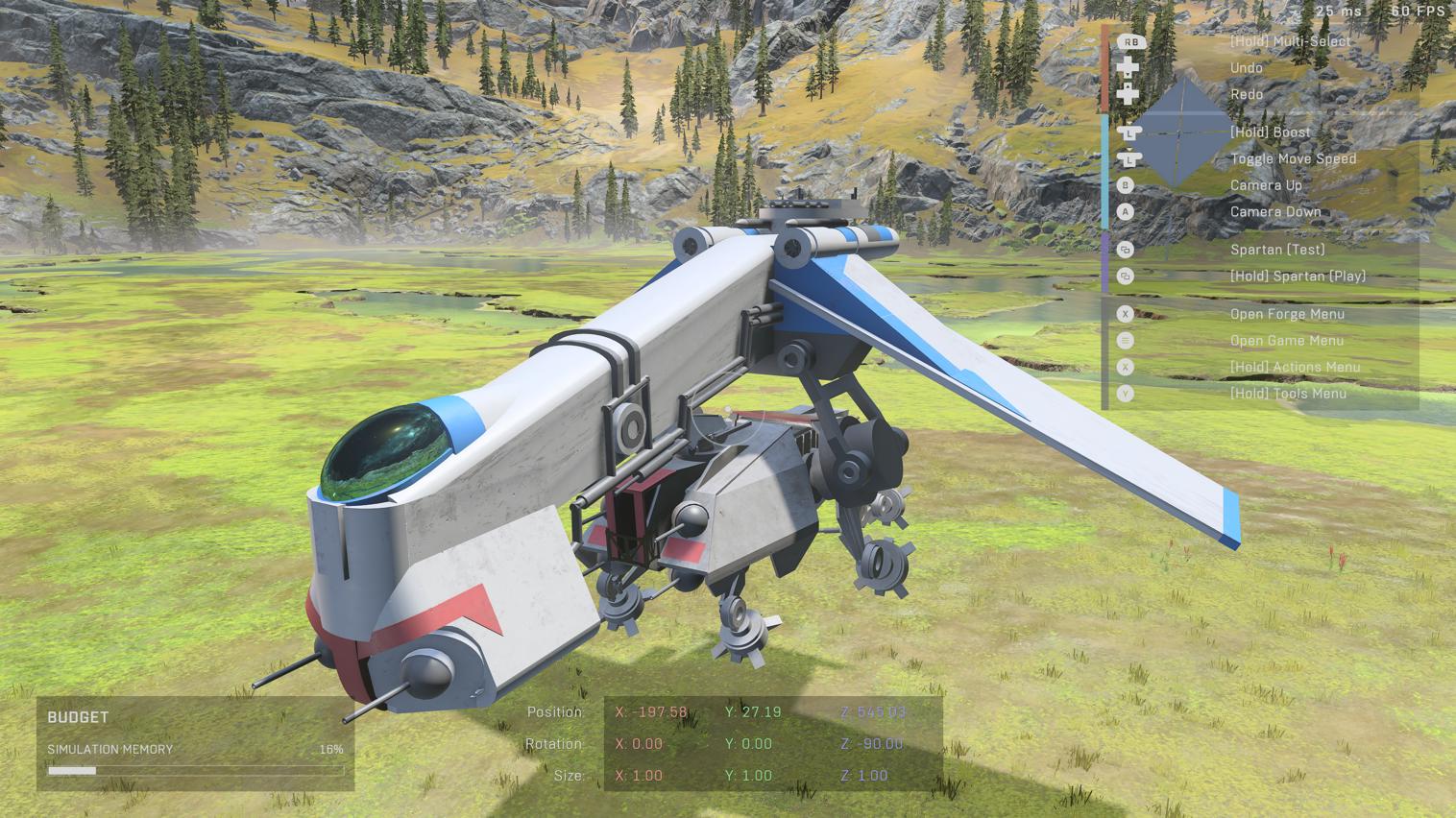
Task: Click the Rotation Z value field
Action: (872, 743)
